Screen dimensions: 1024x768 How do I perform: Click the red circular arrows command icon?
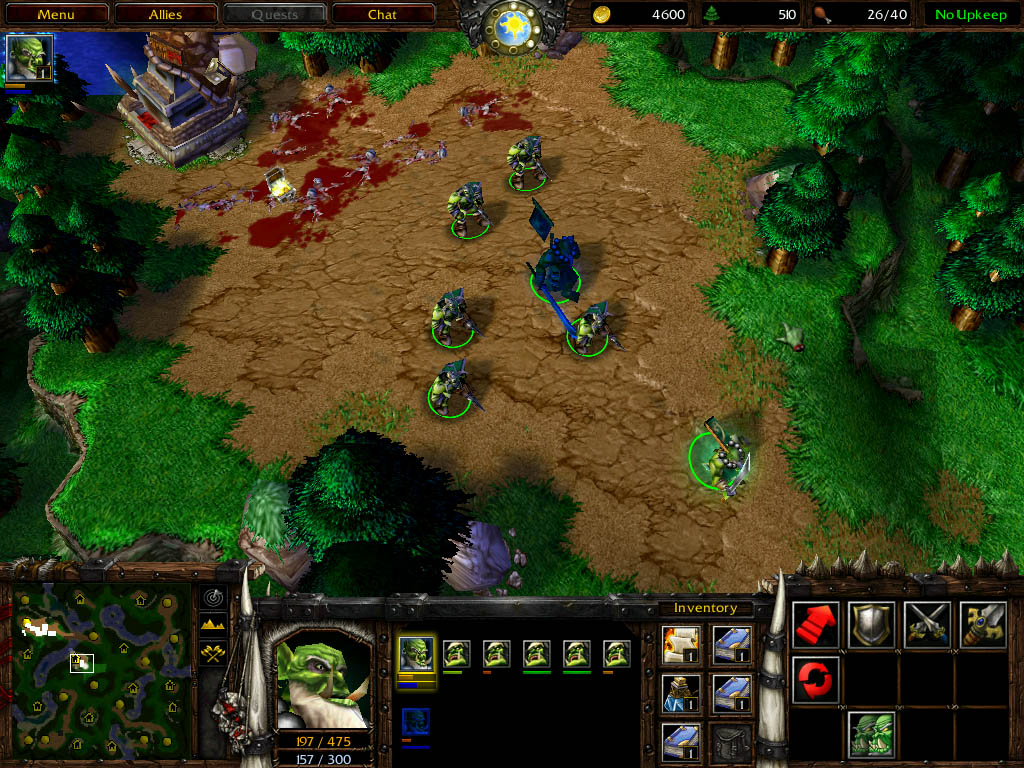(816, 680)
